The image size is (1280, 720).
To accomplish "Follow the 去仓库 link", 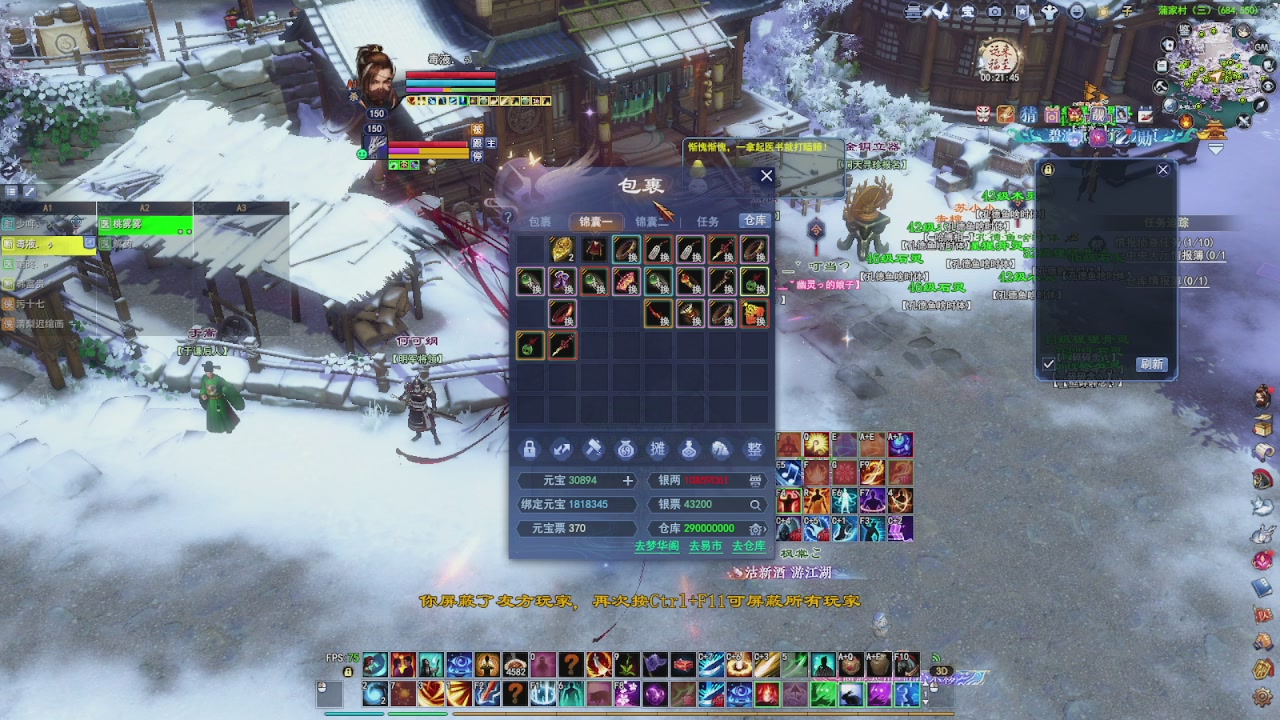I will pos(748,546).
